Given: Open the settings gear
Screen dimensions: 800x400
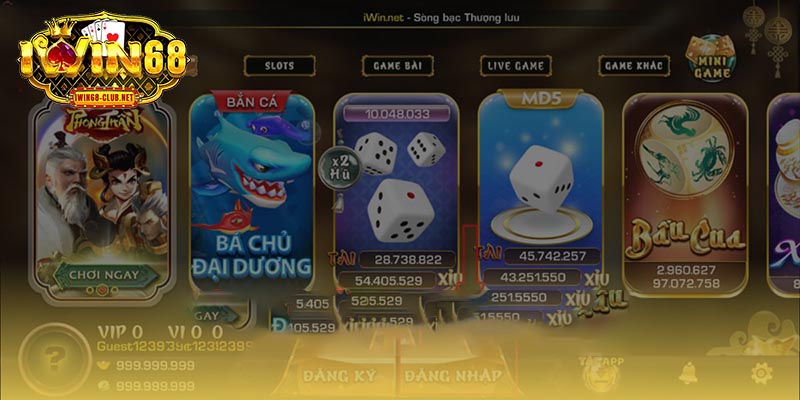Looking at the screenshot, I should tap(762, 374).
